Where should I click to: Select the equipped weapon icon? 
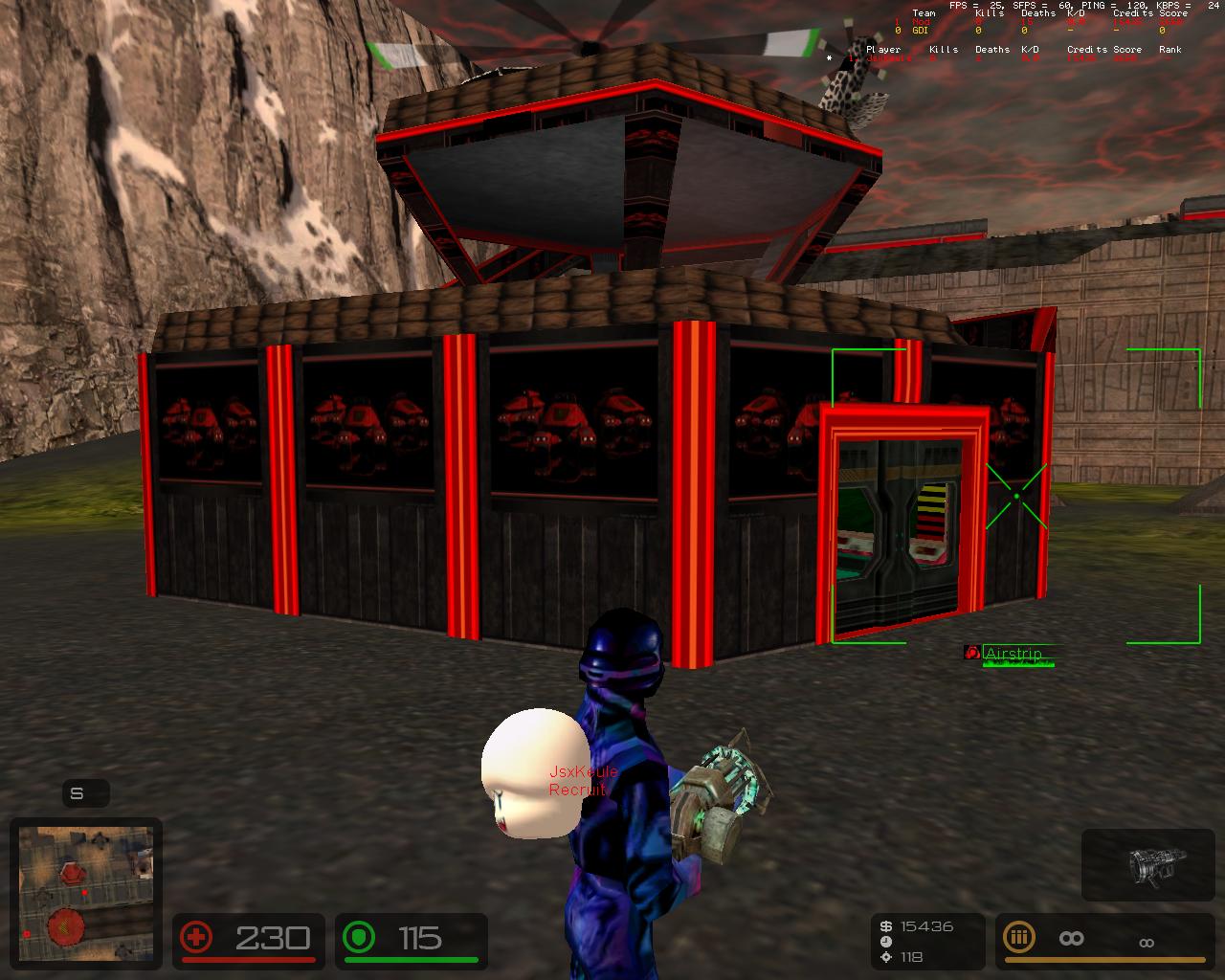[1147, 864]
